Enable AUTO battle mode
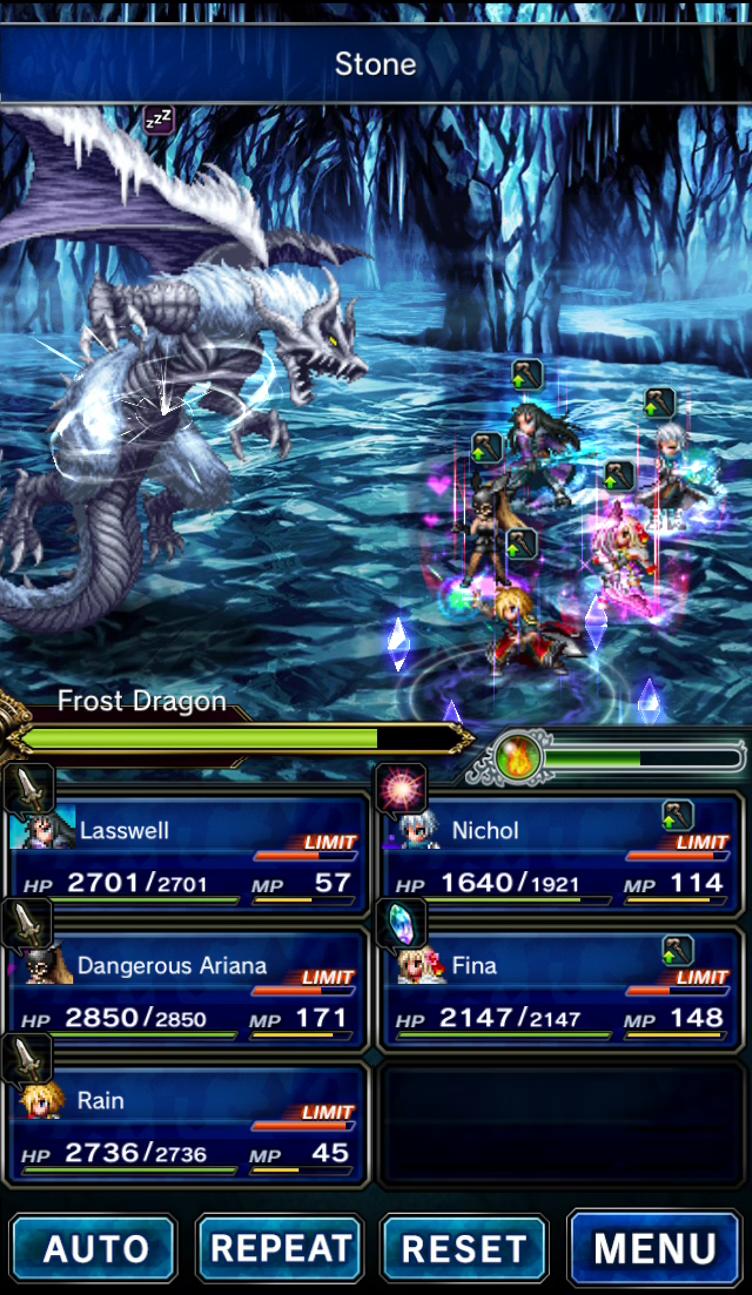The image size is (752, 1295). pyautogui.click(x=94, y=1248)
